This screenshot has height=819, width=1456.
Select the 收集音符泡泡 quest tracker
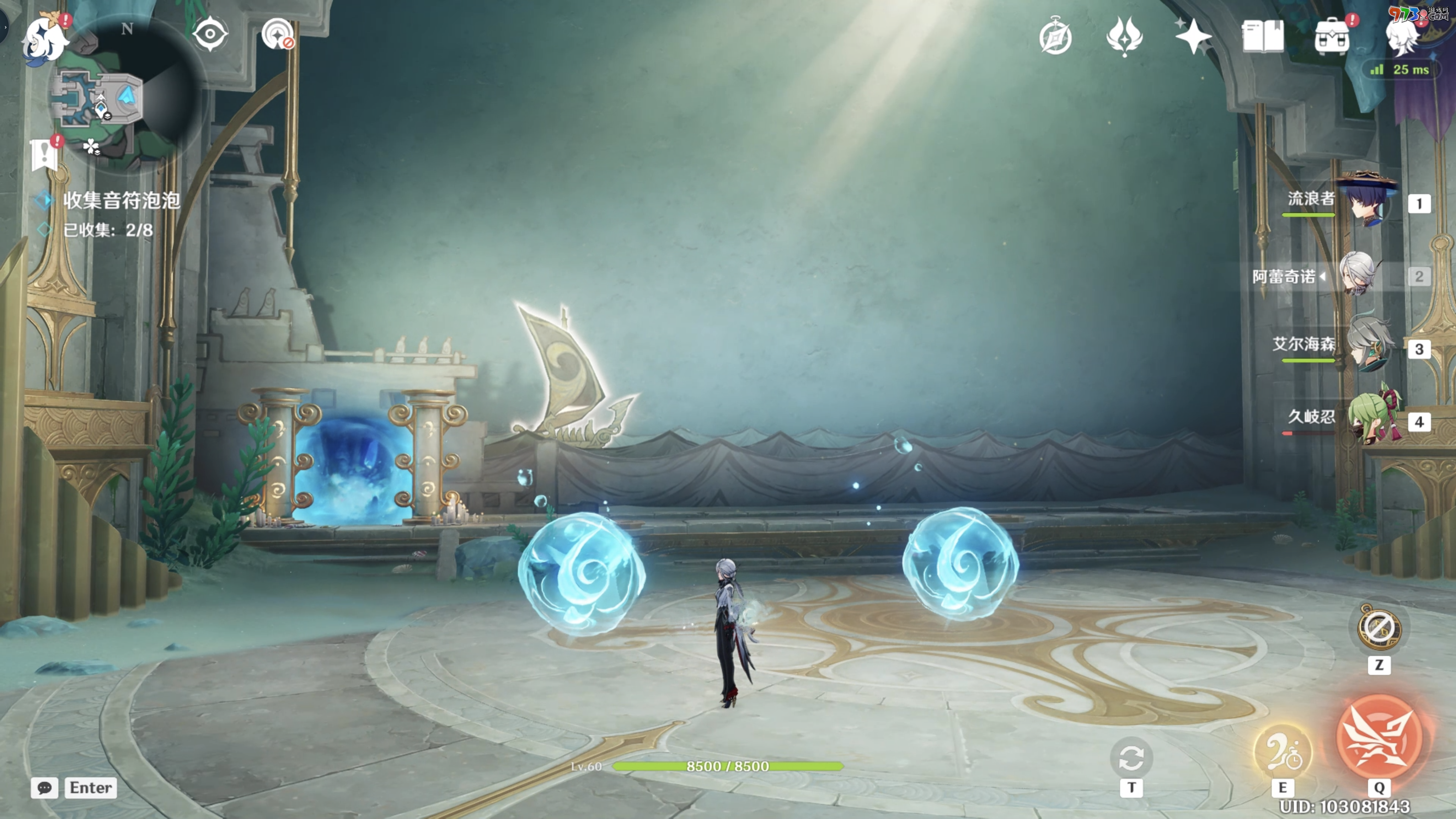click(x=121, y=200)
